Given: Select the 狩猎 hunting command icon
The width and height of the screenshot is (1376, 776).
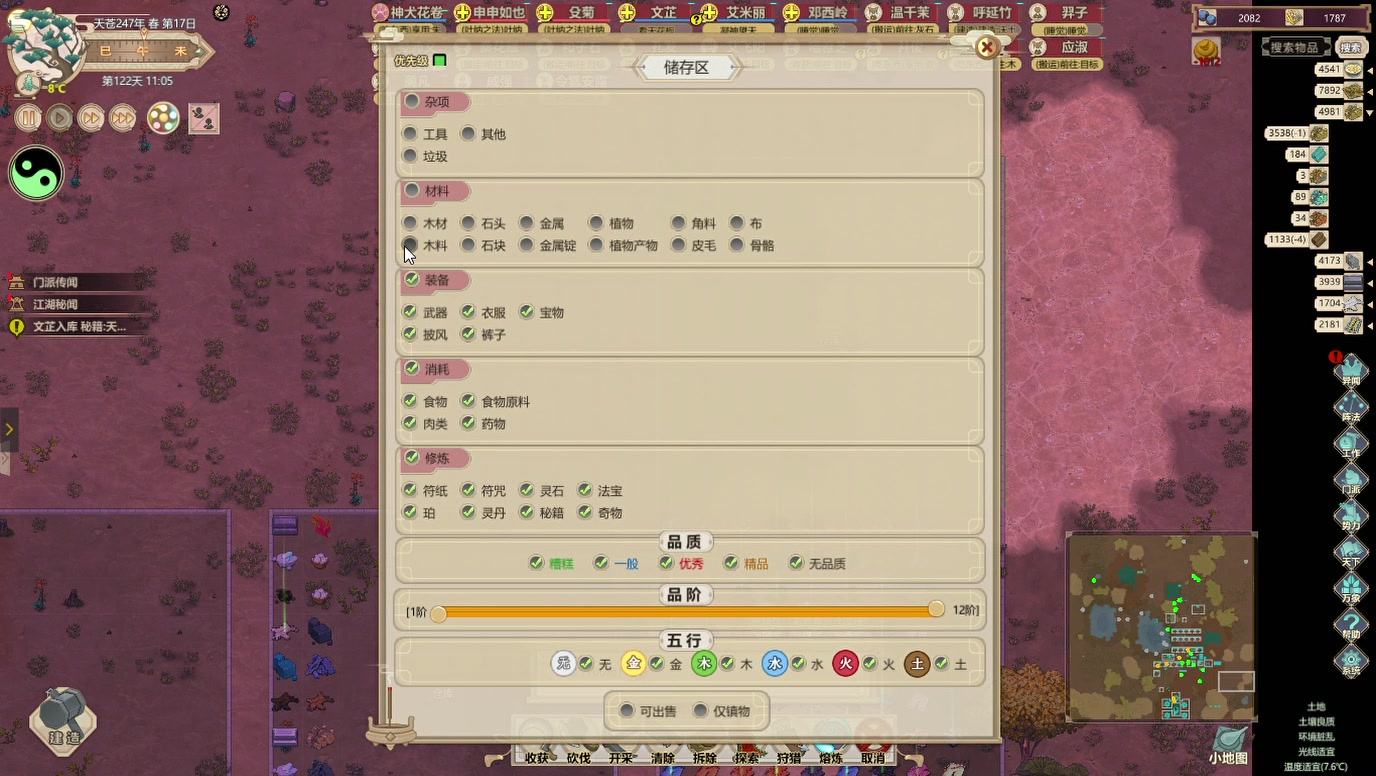Looking at the screenshot, I should click(788, 758).
